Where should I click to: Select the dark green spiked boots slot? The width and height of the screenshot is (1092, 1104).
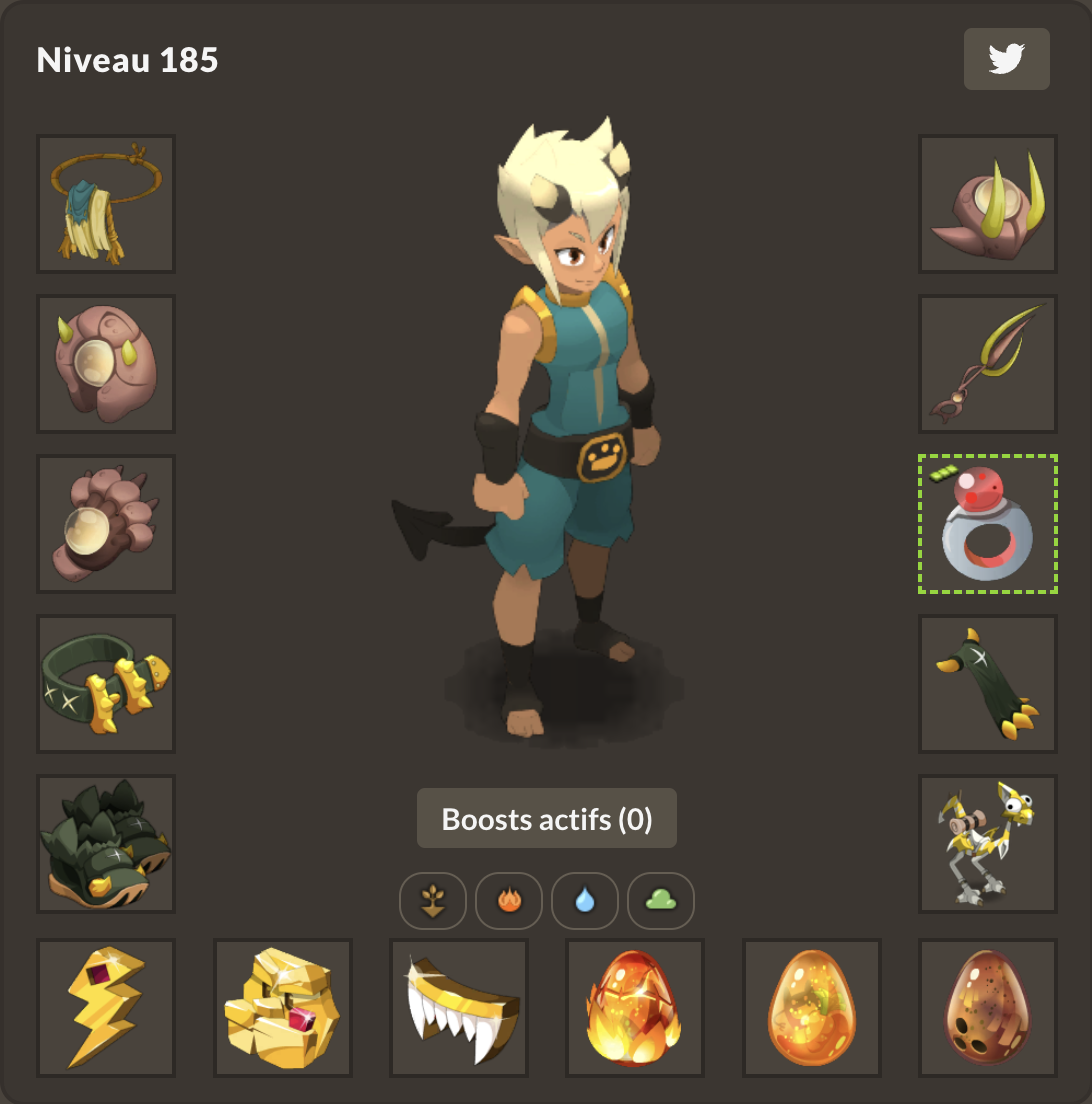click(106, 844)
